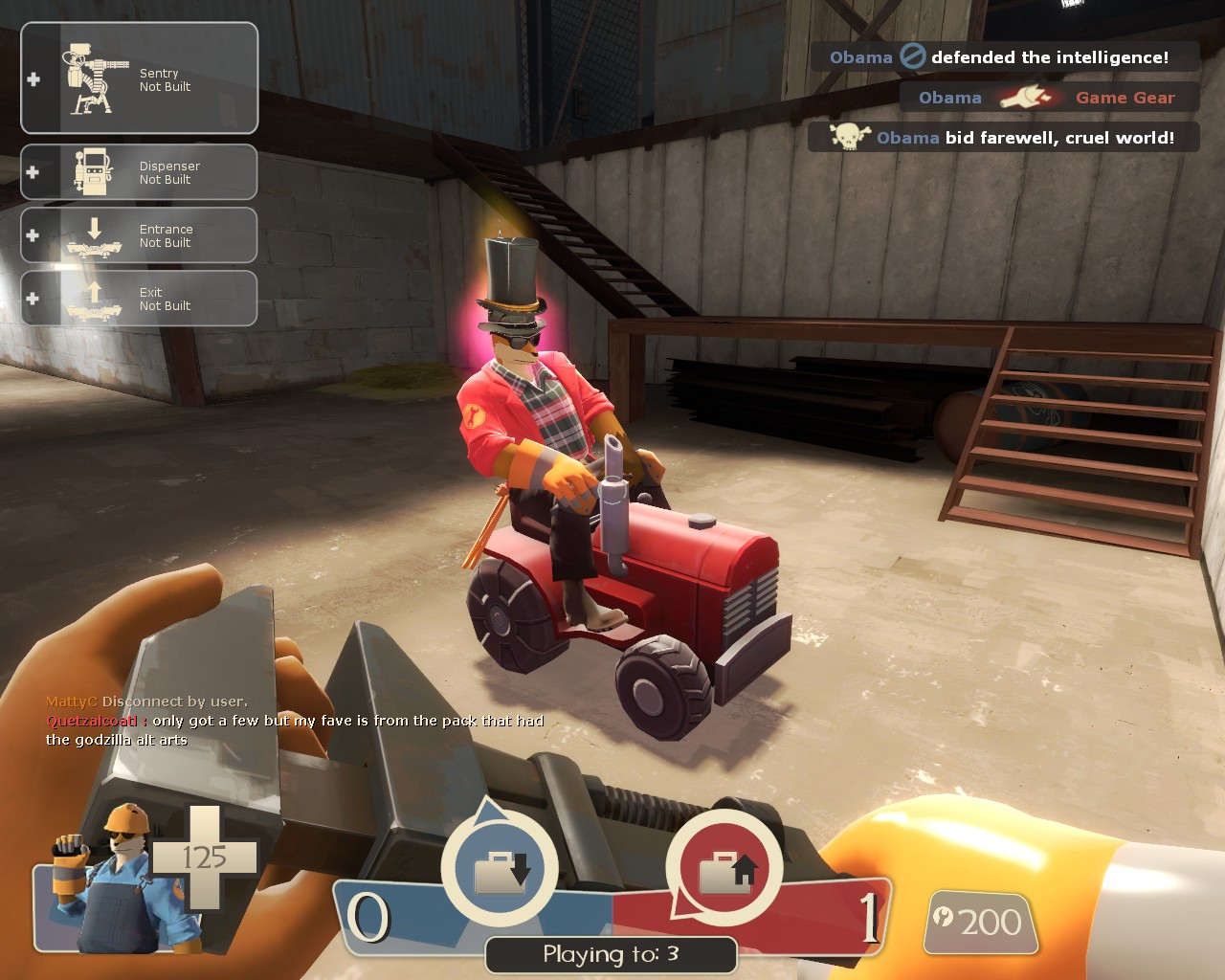Click Obama's name in the kill feed

tap(861, 56)
